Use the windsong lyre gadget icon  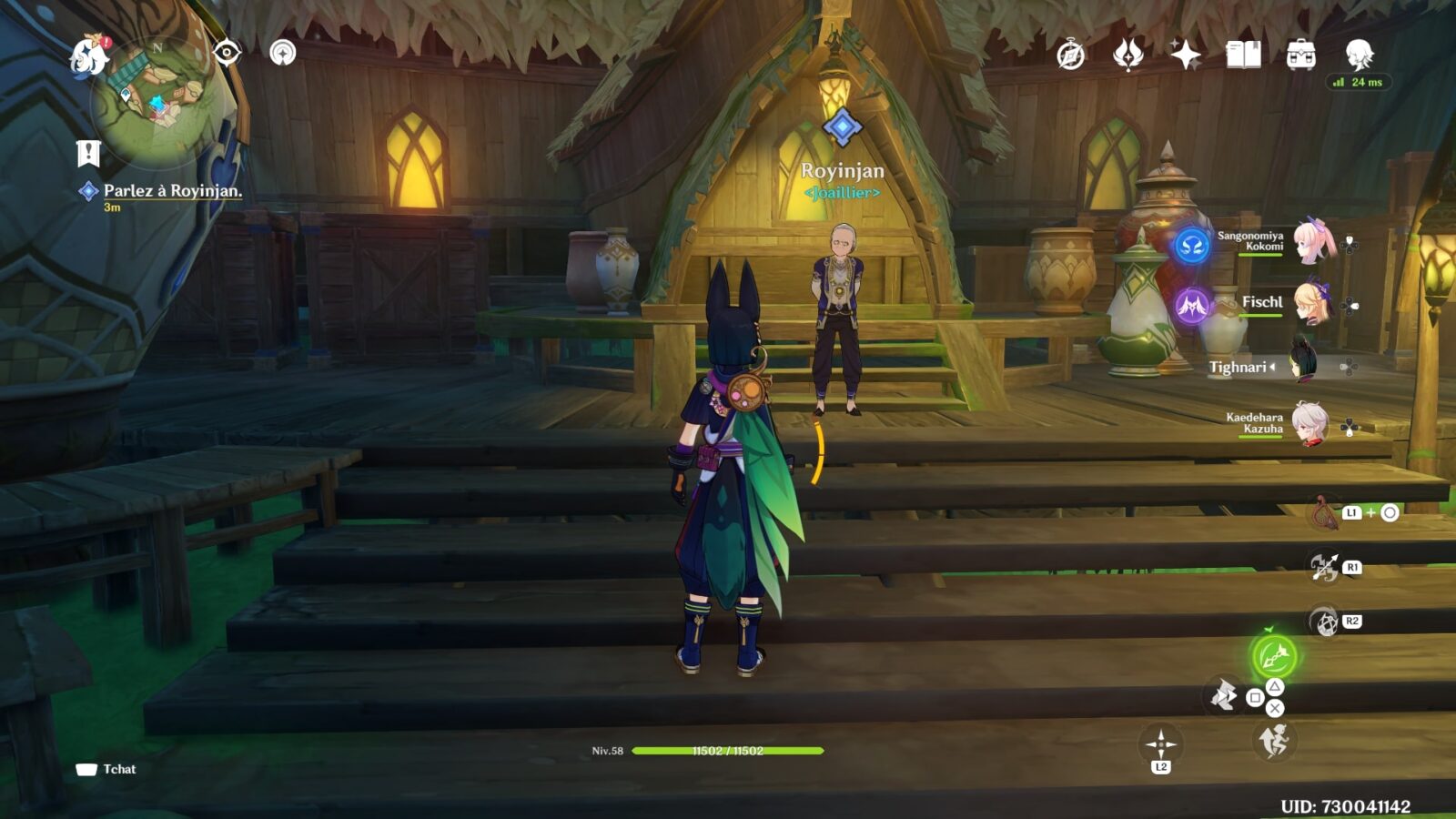point(1327,514)
